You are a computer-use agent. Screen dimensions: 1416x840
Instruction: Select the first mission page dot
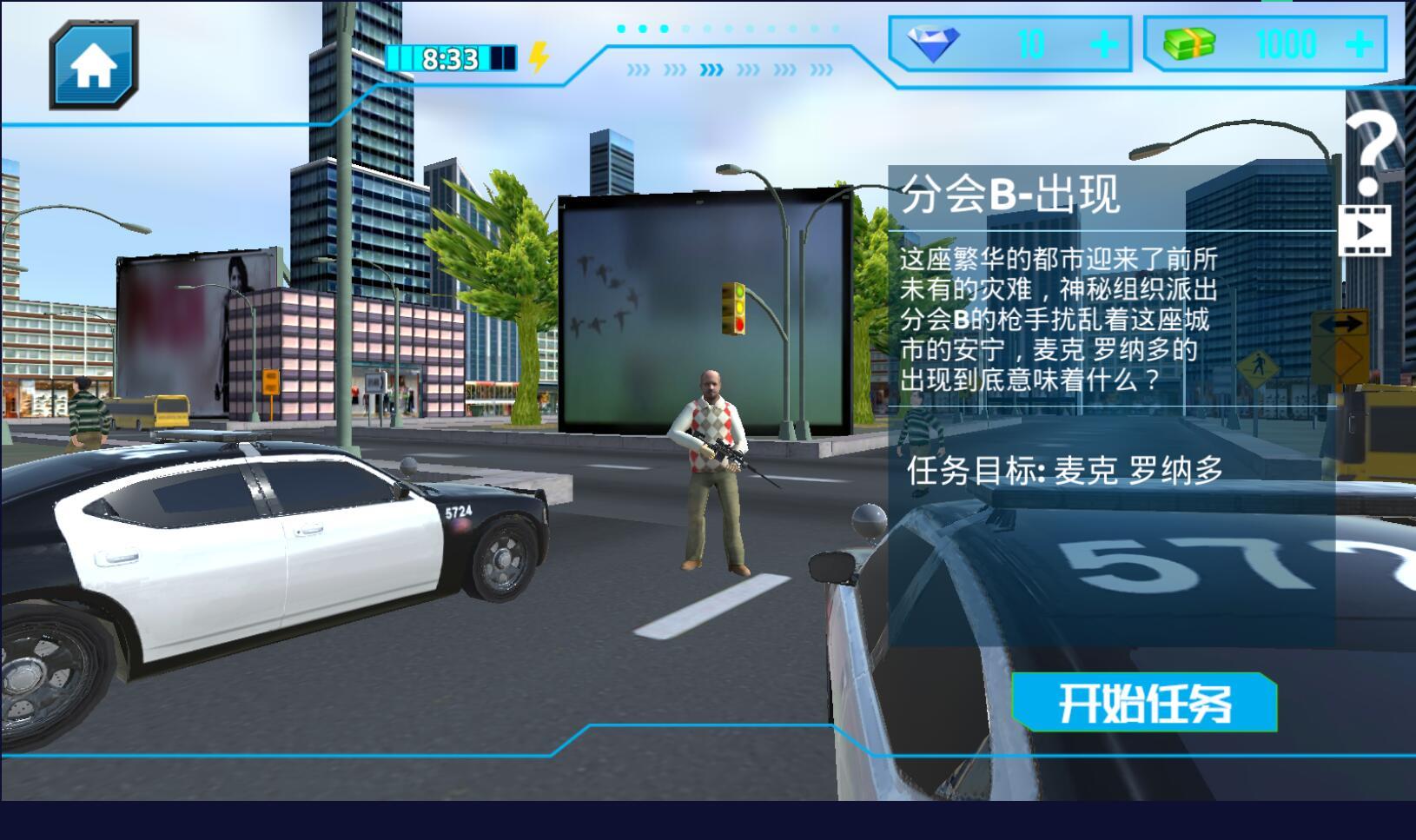[622, 28]
